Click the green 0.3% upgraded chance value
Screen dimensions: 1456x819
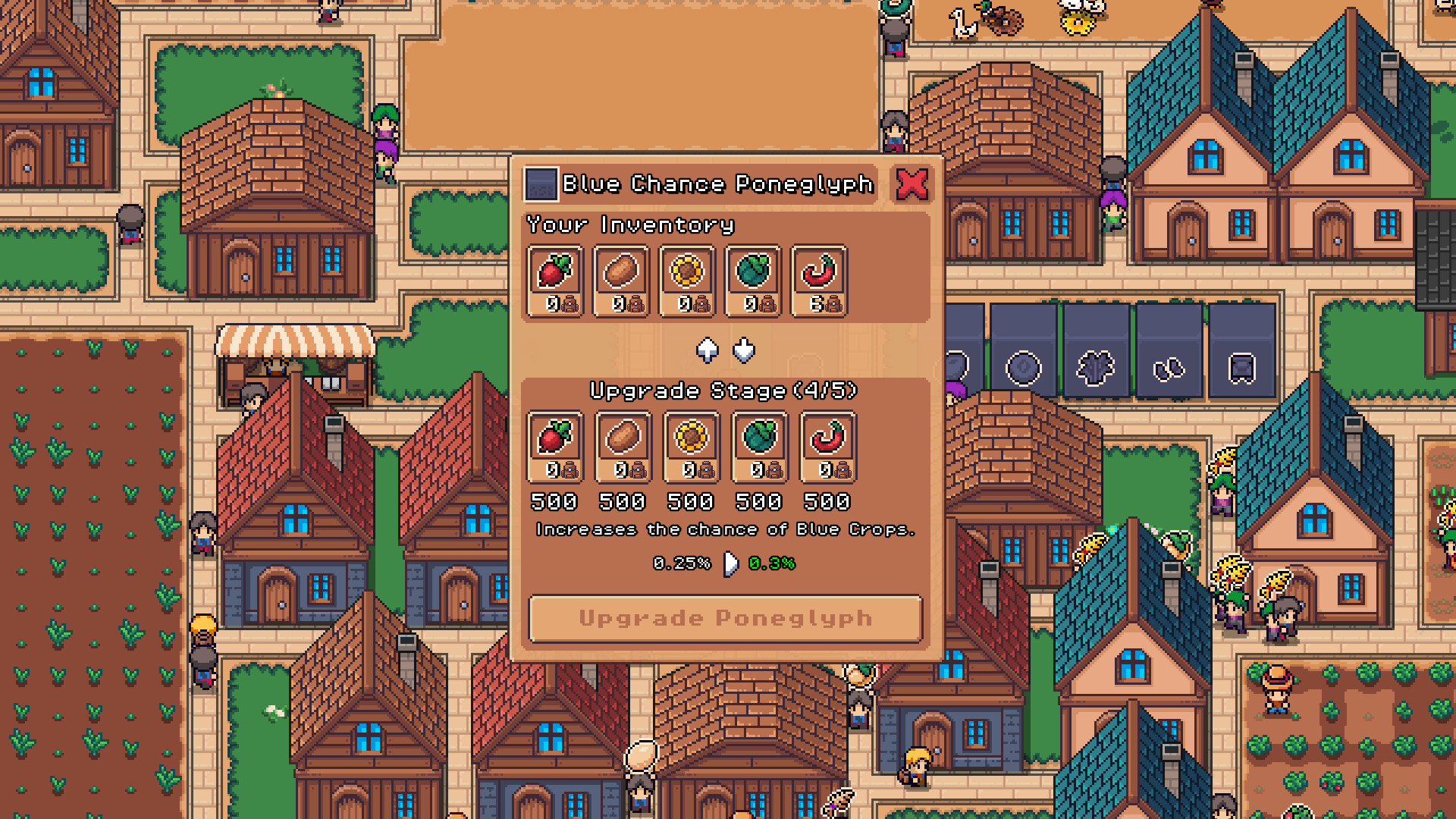coord(770,563)
